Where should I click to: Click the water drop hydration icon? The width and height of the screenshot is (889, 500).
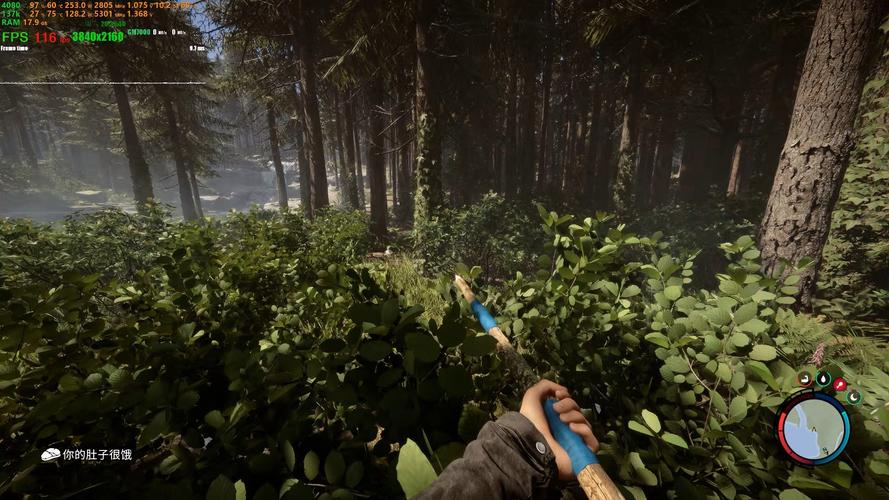(x=822, y=380)
